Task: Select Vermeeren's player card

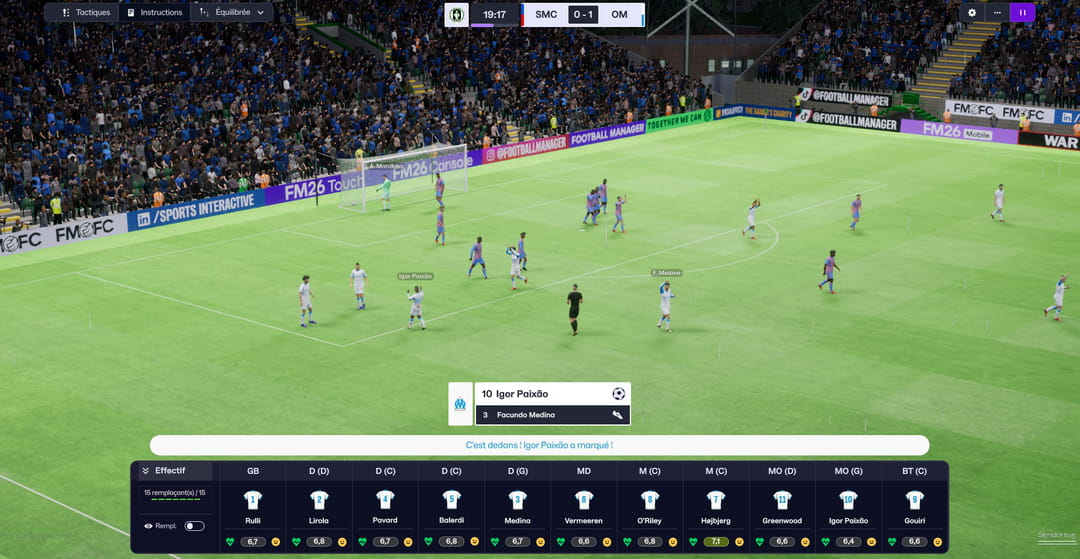Action: click(x=584, y=500)
